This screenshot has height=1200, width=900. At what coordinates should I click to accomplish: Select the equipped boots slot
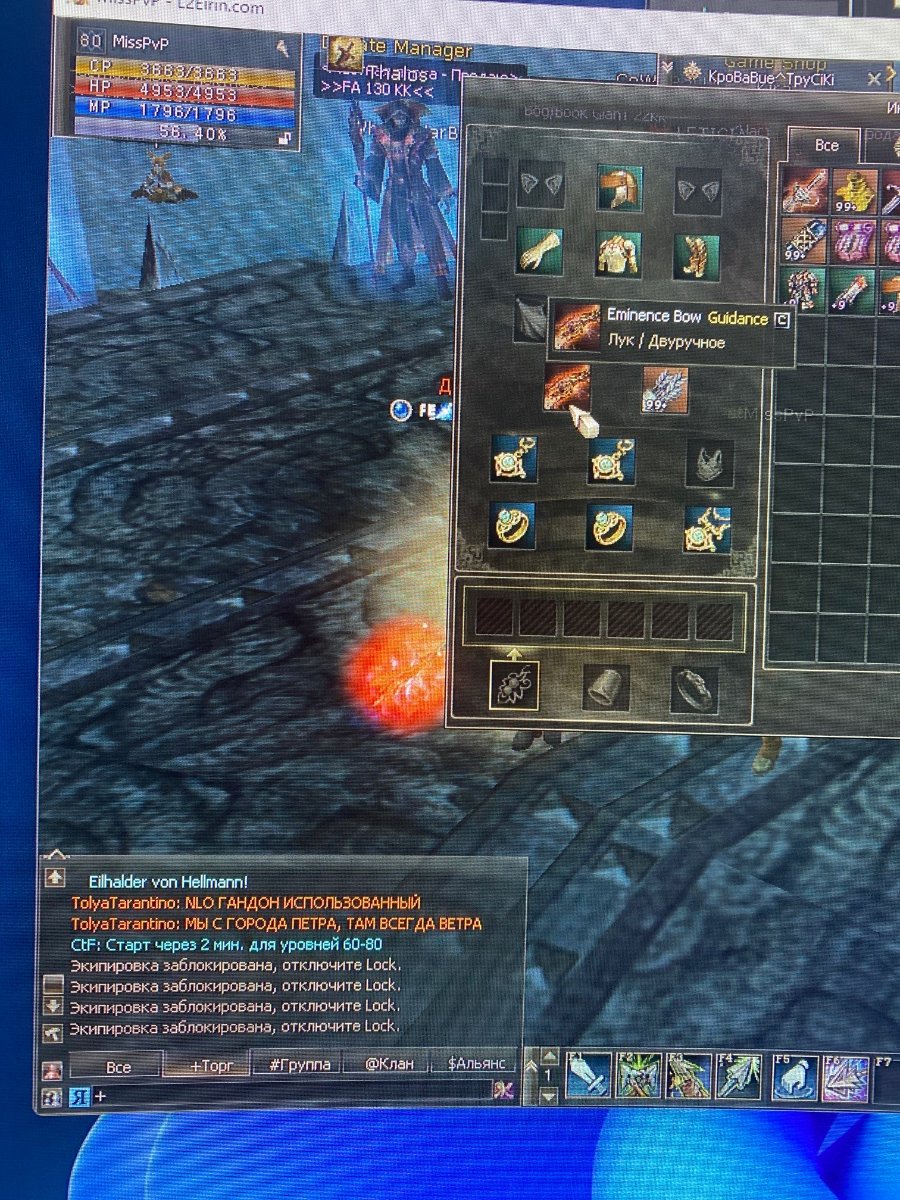pos(697,256)
